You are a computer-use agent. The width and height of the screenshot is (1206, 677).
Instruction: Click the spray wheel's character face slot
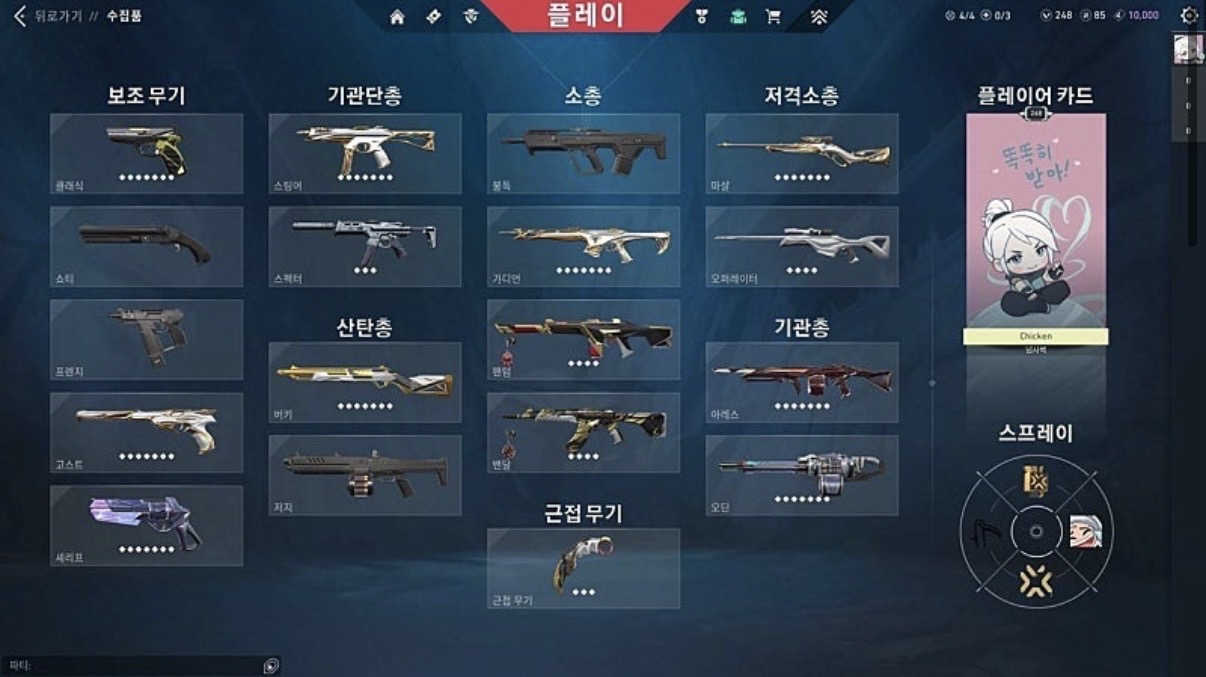point(1084,532)
